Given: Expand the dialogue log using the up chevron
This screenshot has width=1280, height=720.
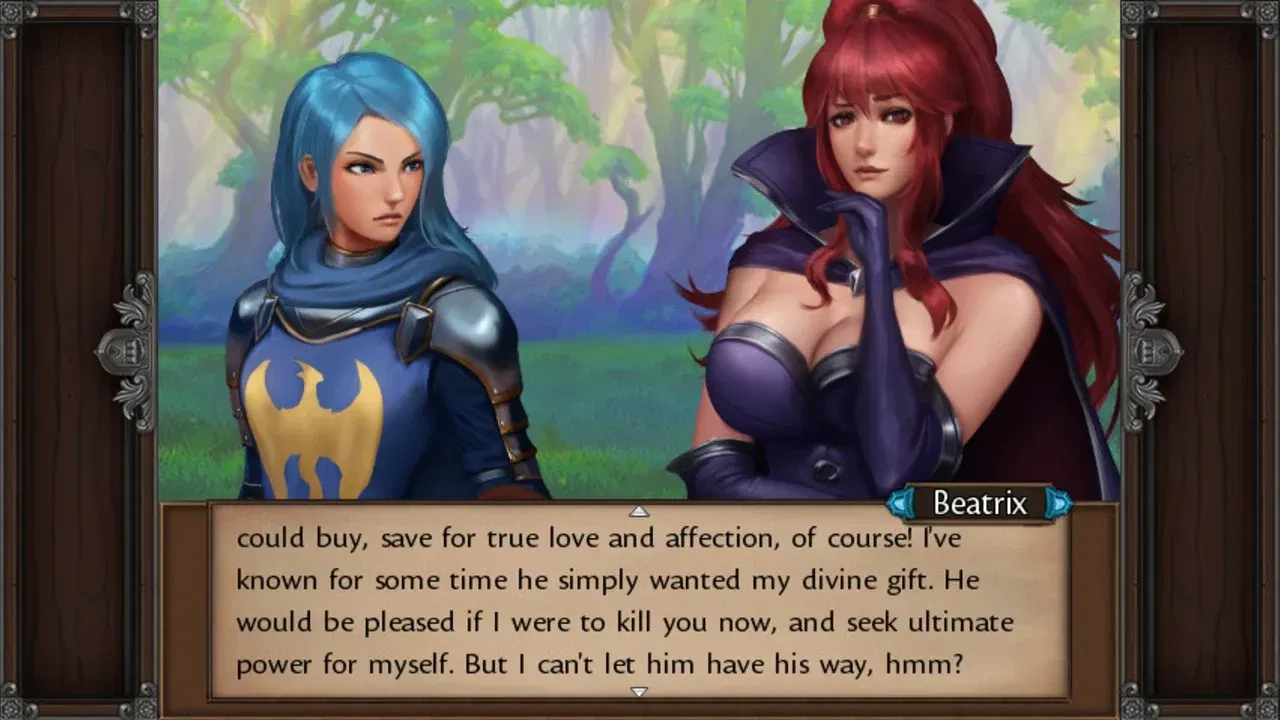Looking at the screenshot, I should (640, 509).
